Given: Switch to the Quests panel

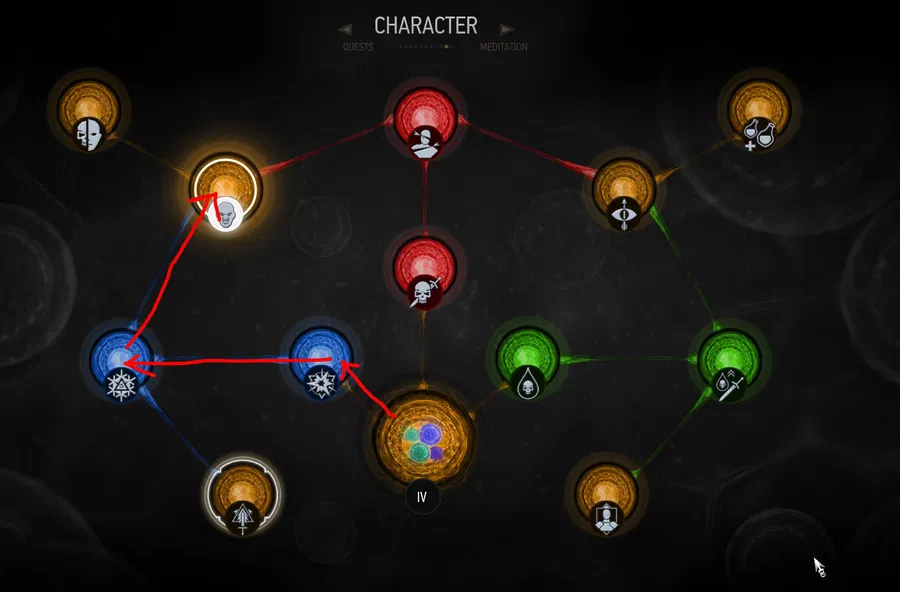Looking at the screenshot, I should point(357,47).
